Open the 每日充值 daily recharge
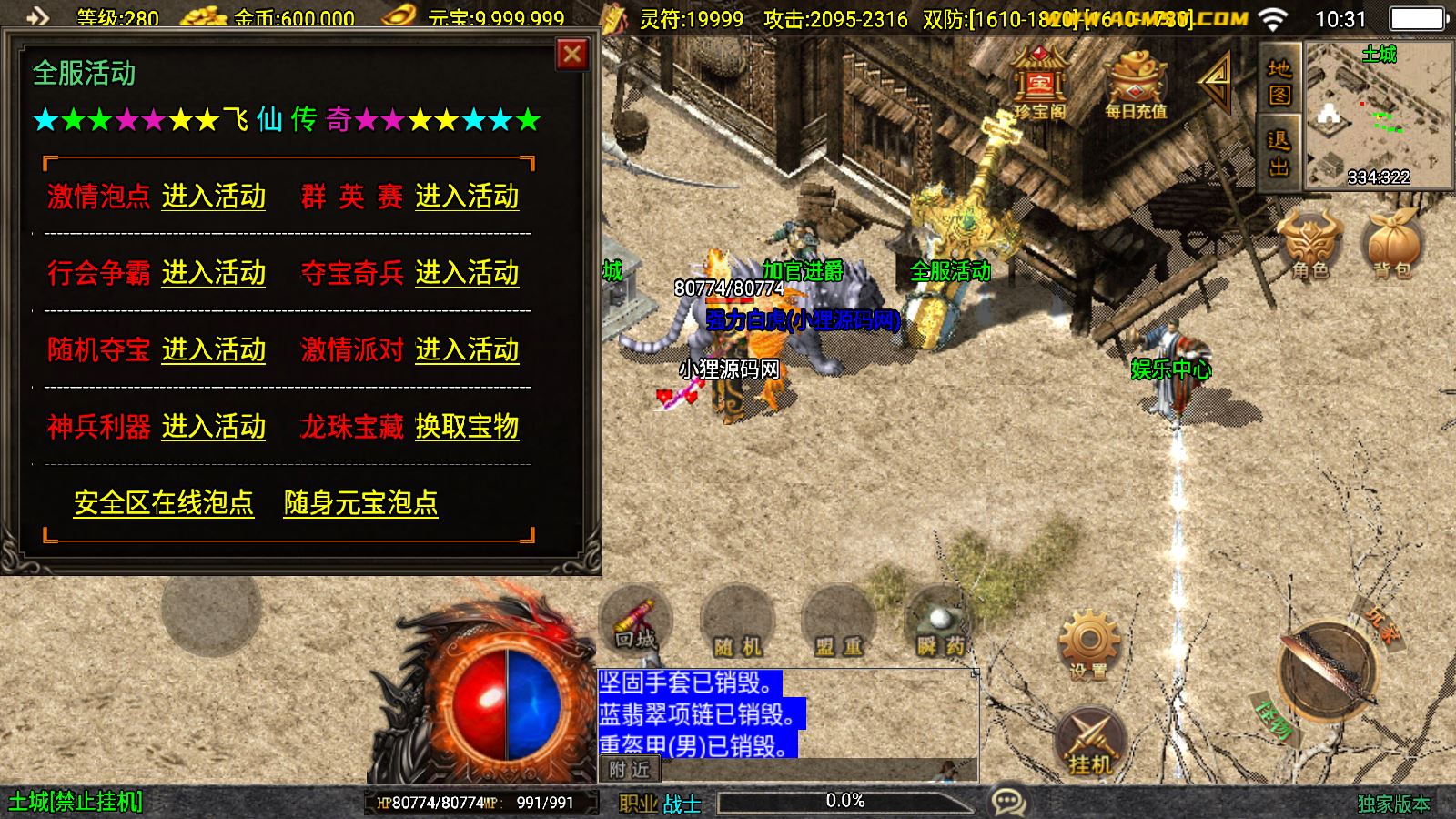 click(1136, 84)
